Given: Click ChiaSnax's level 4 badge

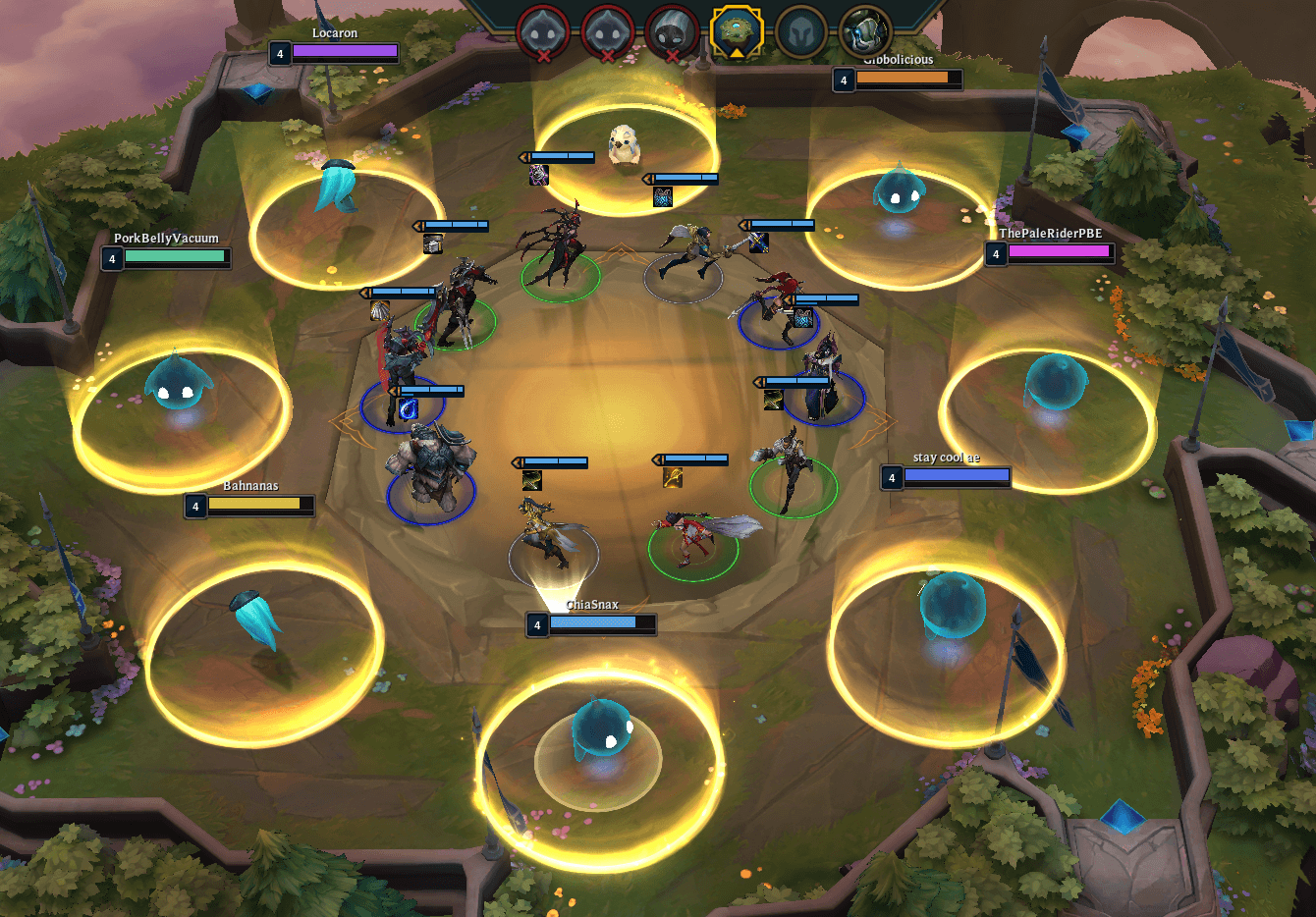Looking at the screenshot, I should 537,624.
